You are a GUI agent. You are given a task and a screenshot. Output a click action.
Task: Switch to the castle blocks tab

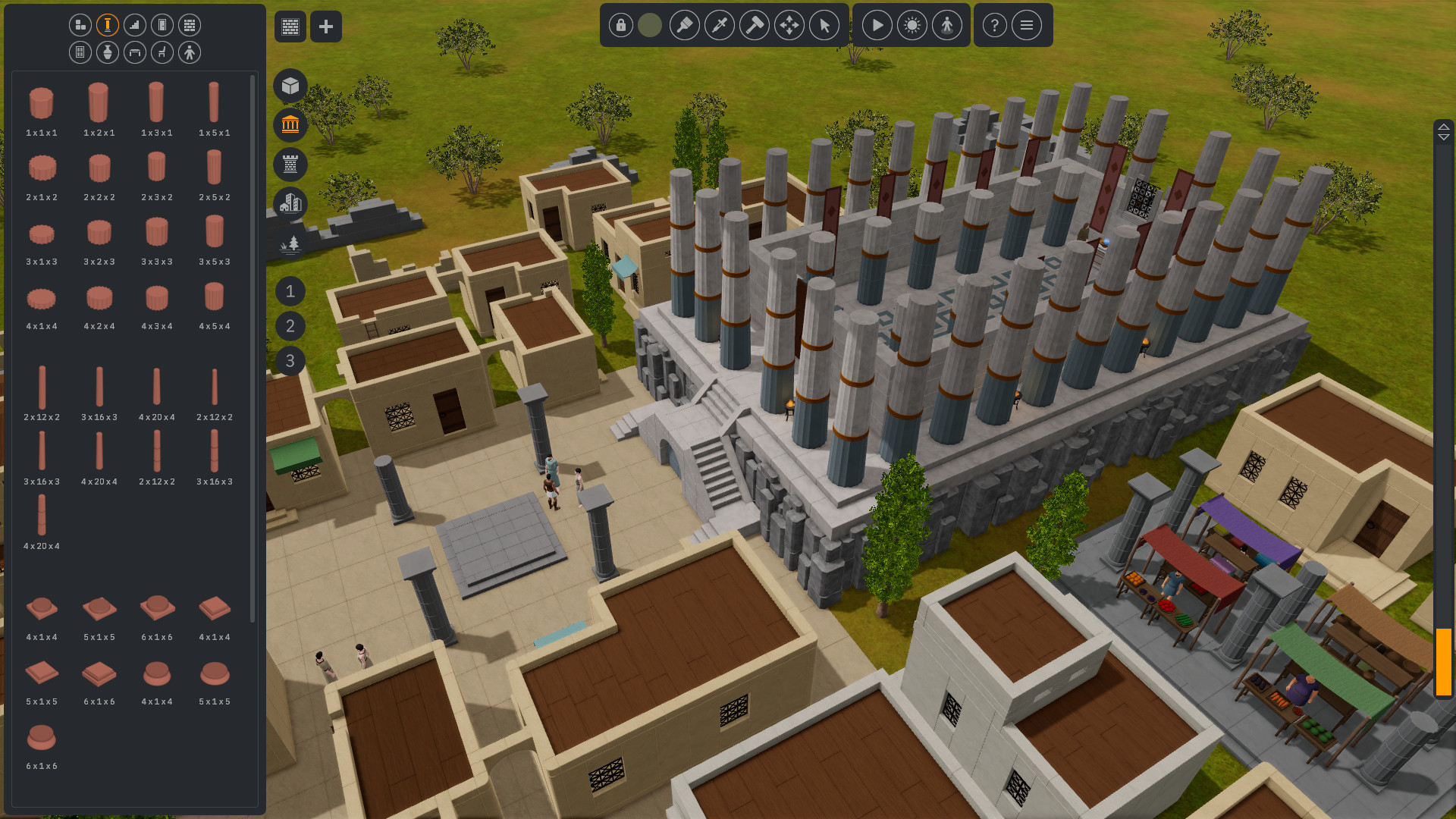pyautogui.click(x=290, y=165)
